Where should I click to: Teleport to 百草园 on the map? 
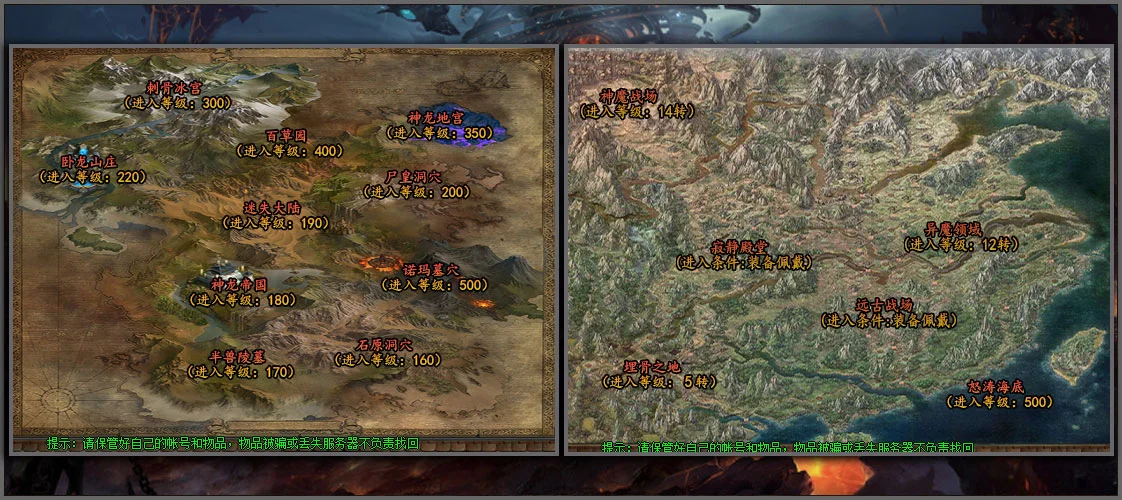click(285, 136)
